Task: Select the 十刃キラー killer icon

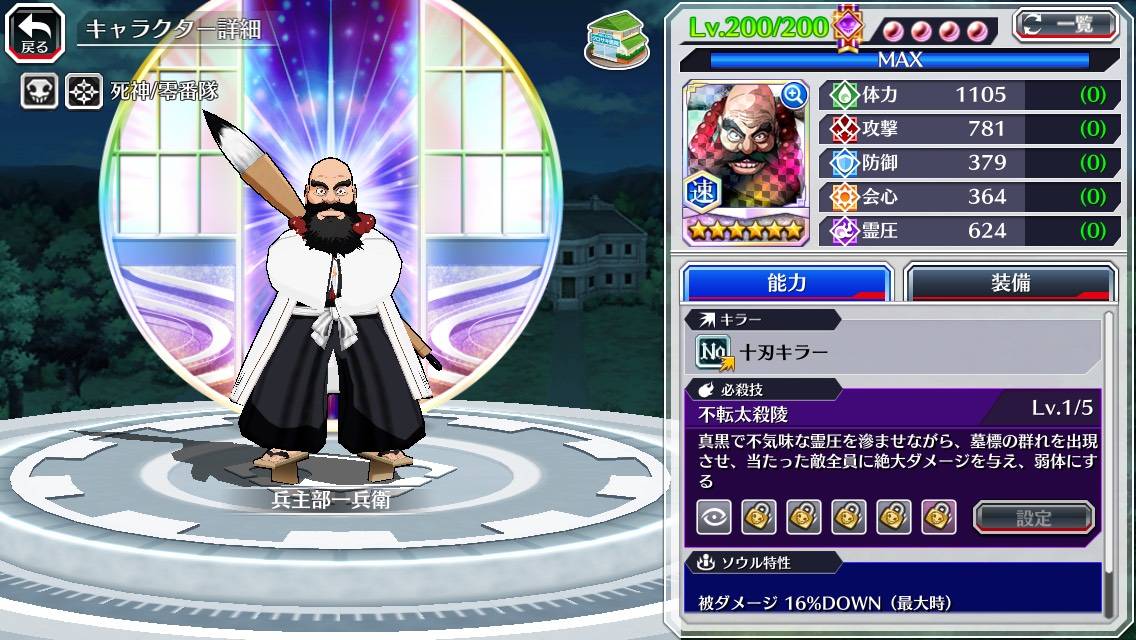Action: coord(715,351)
